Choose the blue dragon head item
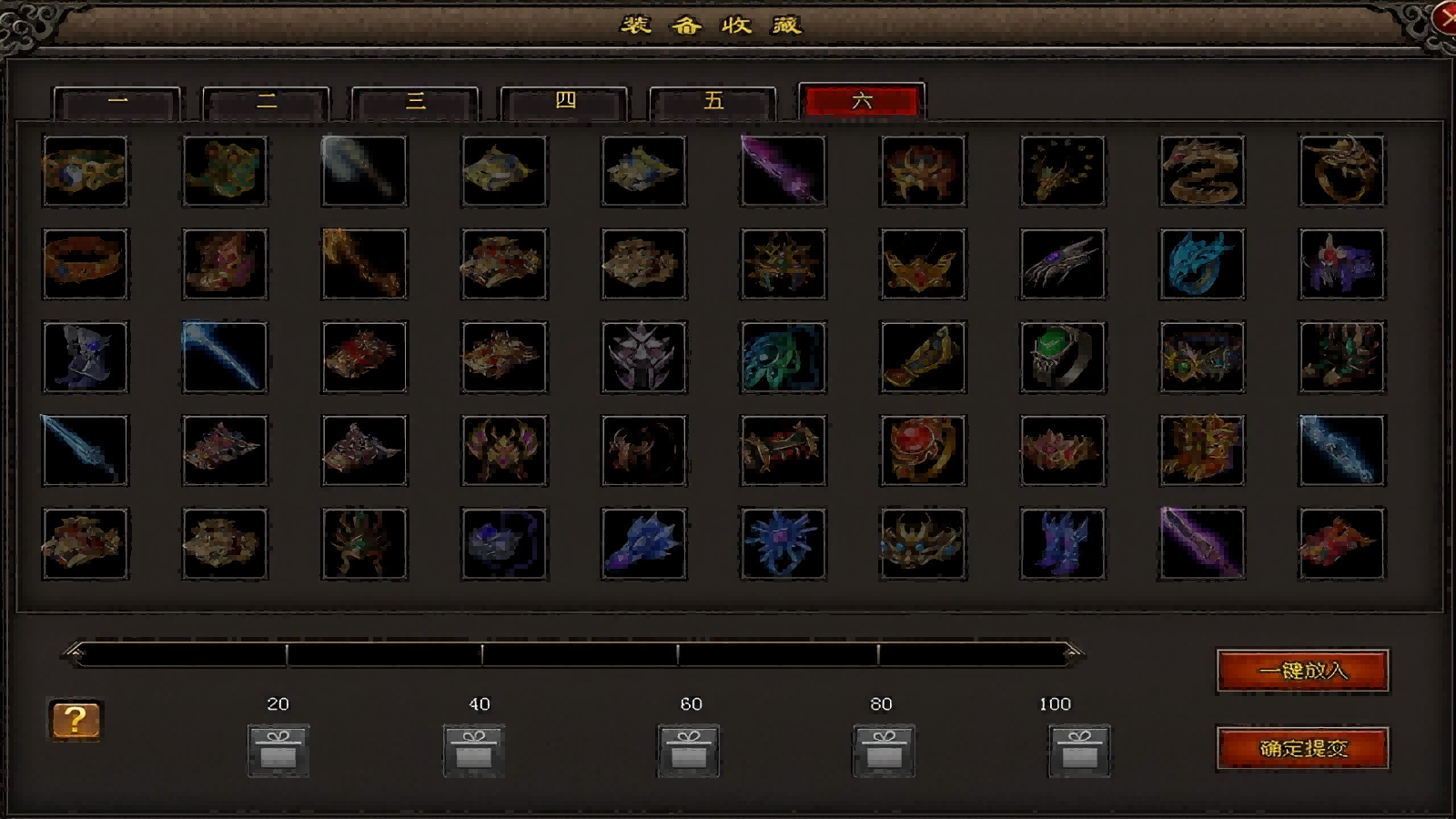Viewport: 1456px width, 819px height. (x=1202, y=264)
